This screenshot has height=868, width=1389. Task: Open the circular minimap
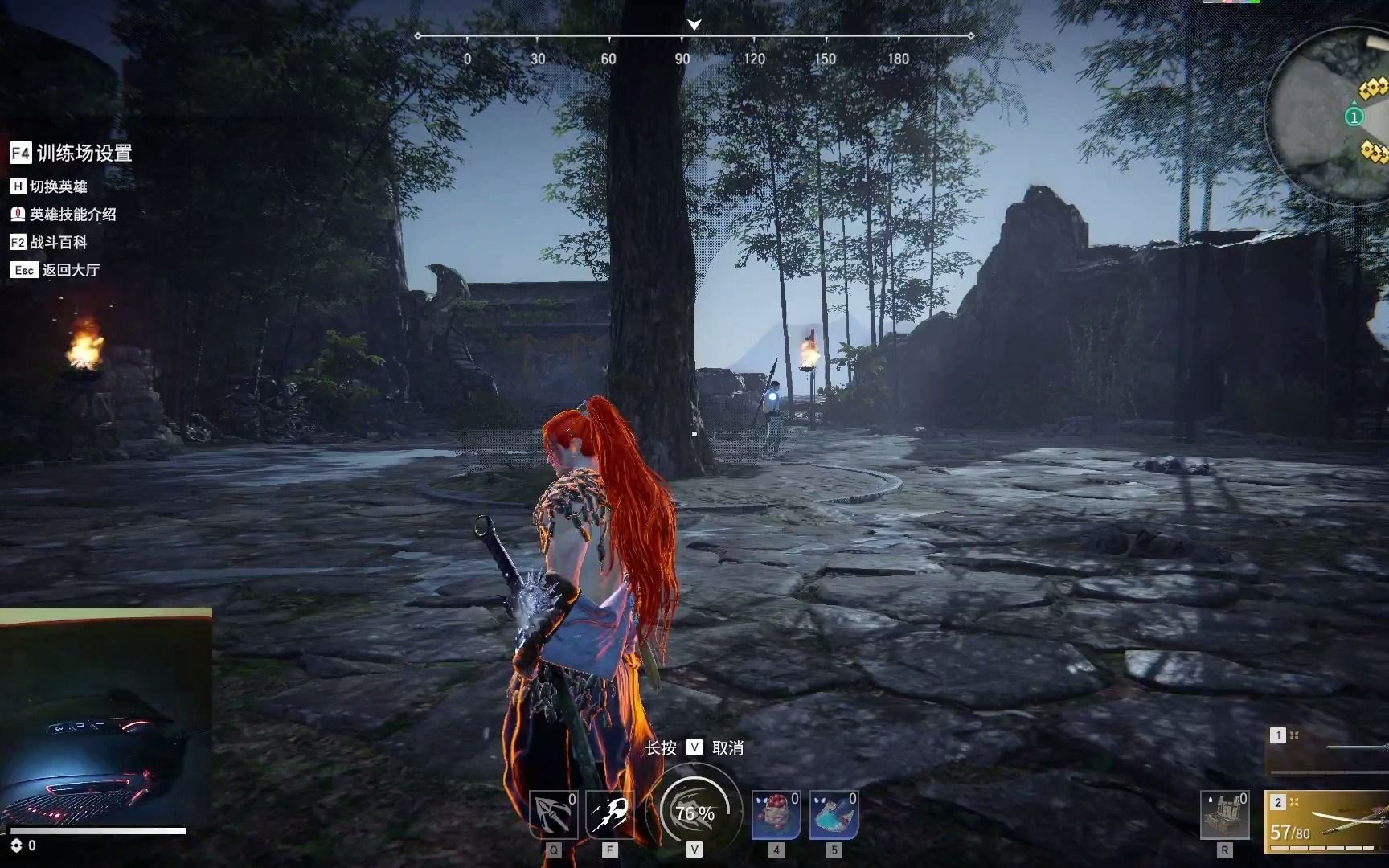click(1330, 117)
